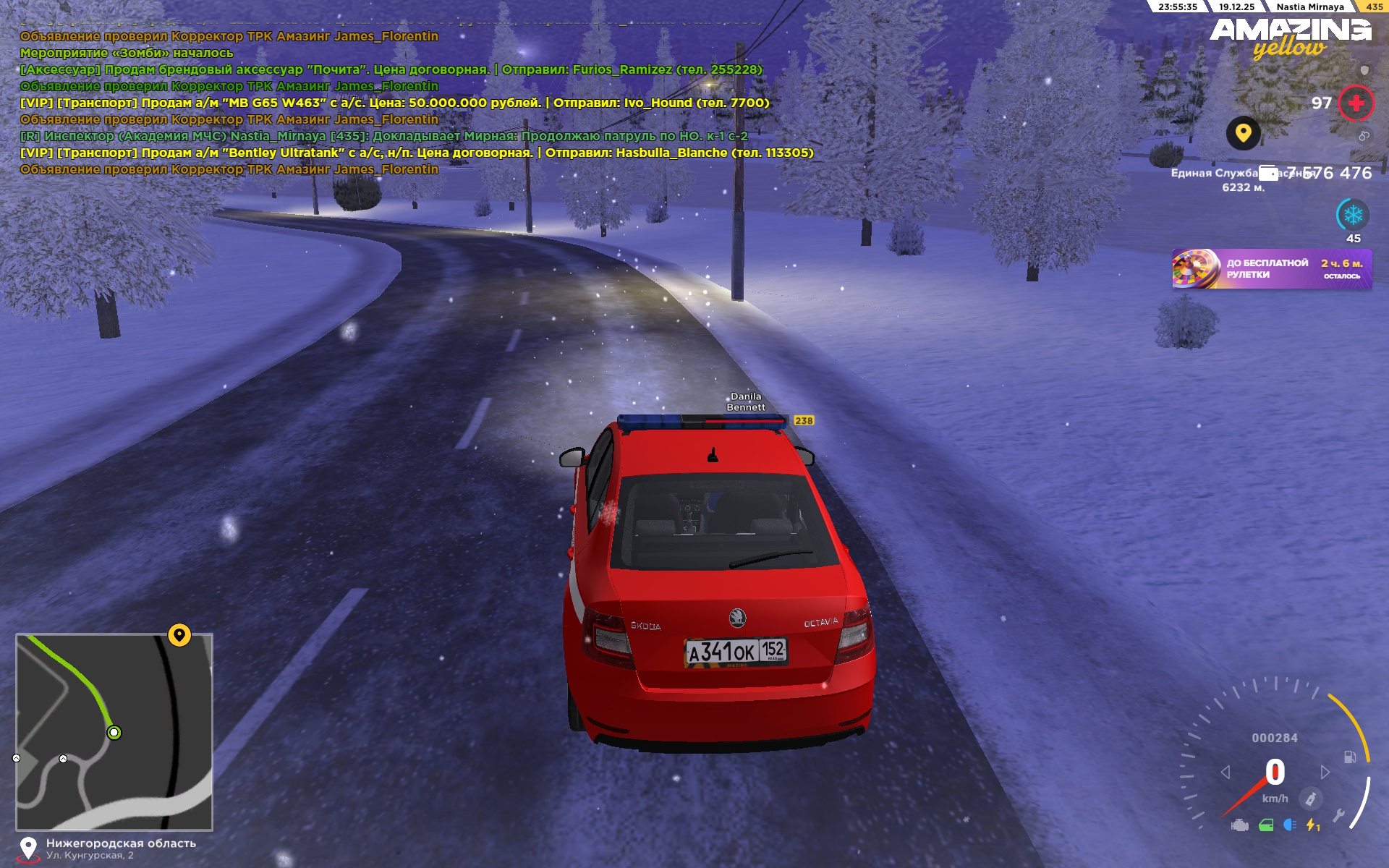Click the left turn signal arrow
The width and height of the screenshot is (1389, 868).
pos(1226,773)
